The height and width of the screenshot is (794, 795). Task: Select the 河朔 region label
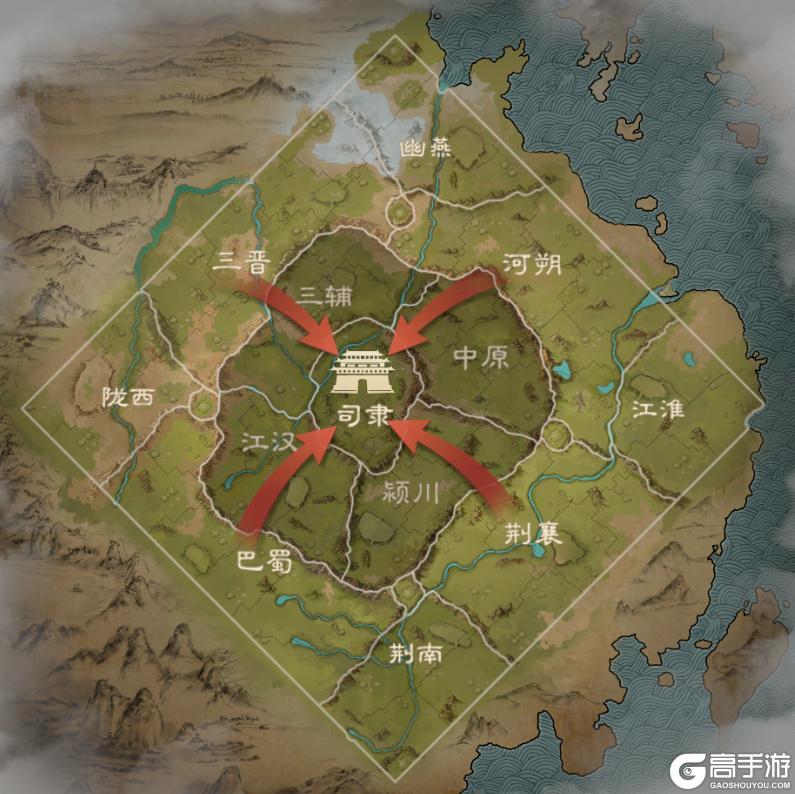[x=533, y=265]
